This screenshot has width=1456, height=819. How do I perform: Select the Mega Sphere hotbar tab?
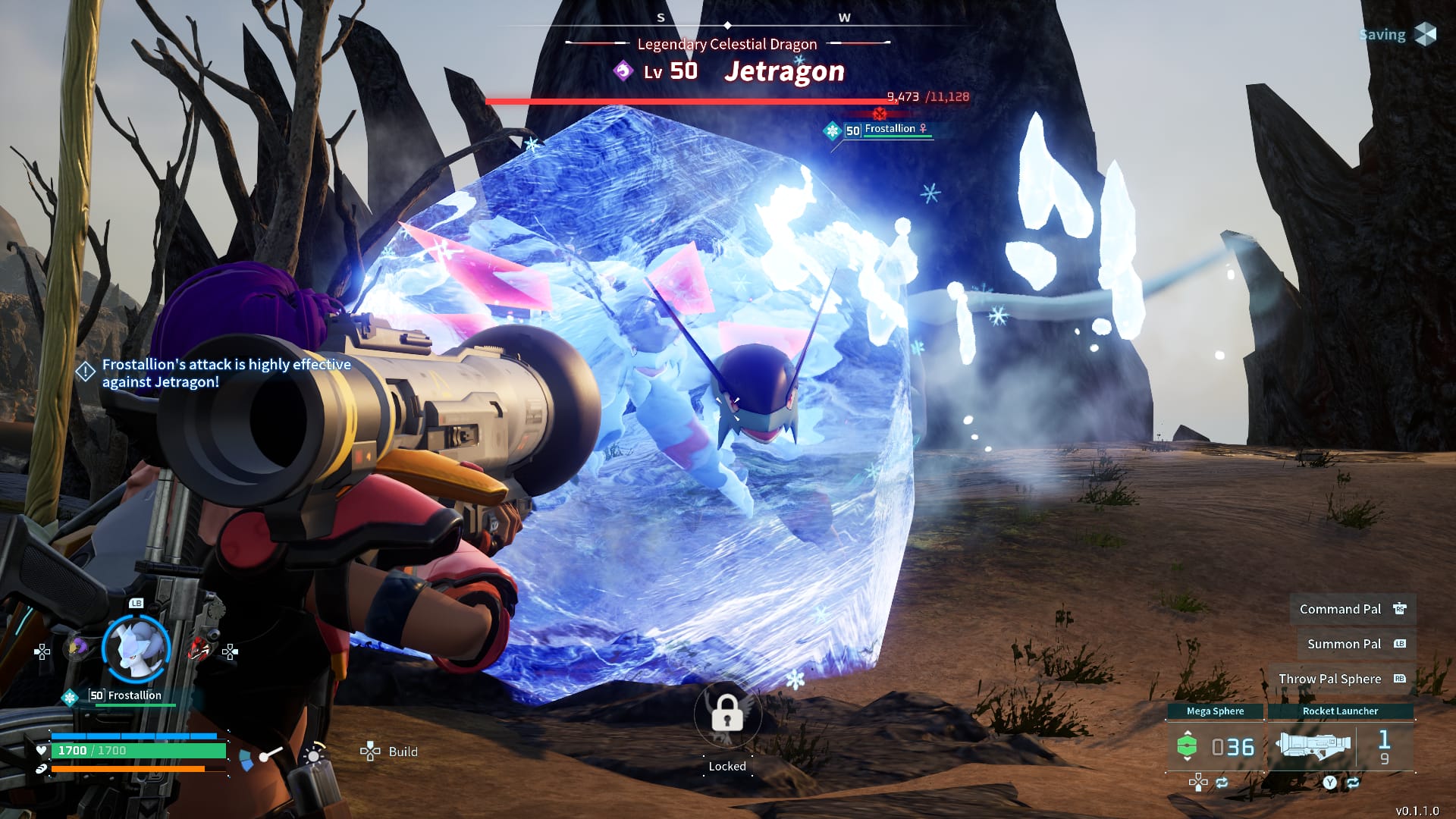click(x=1216, y=711)
